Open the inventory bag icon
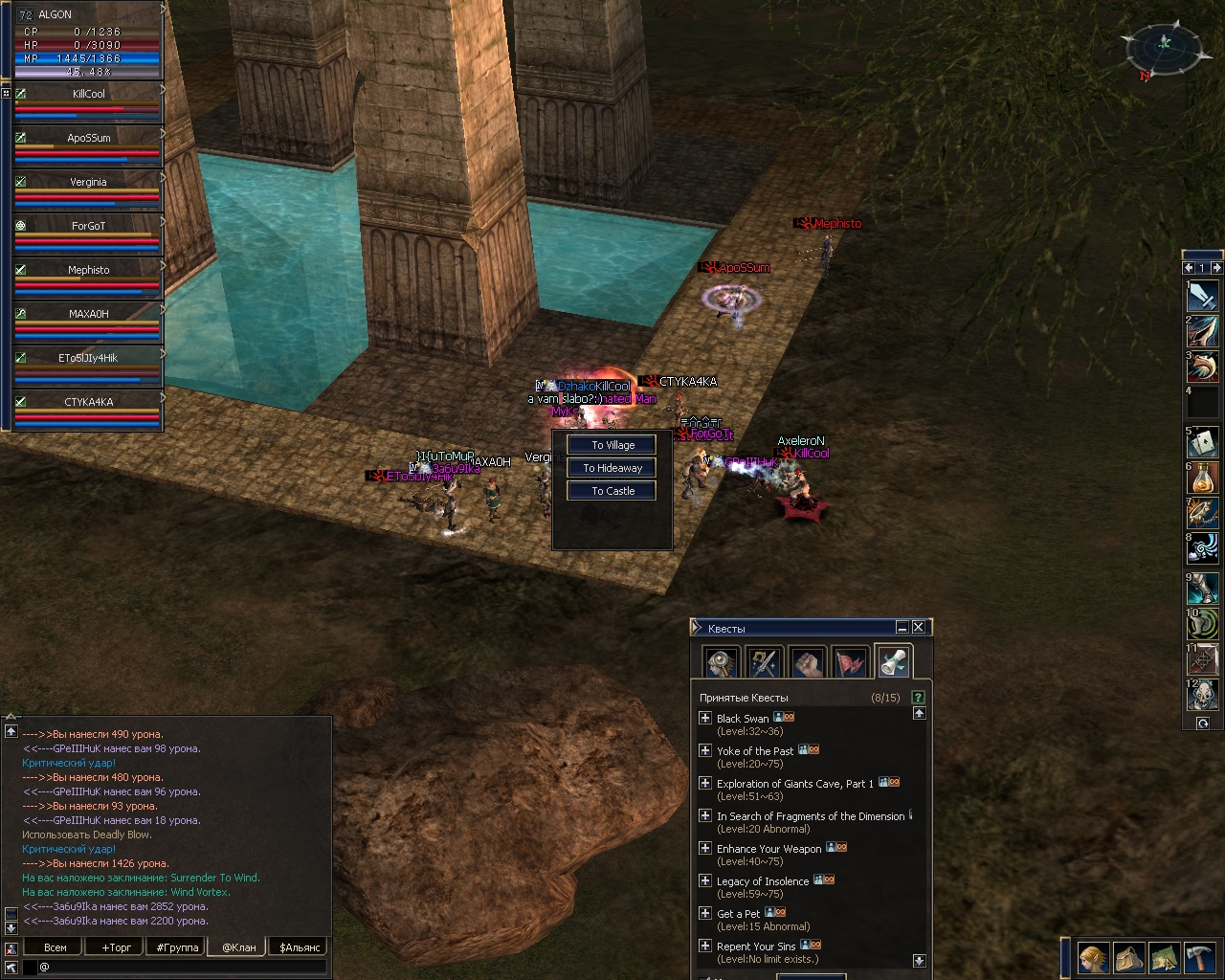This screenshot has height=980, width=1225. click(x=1128, y=957)
